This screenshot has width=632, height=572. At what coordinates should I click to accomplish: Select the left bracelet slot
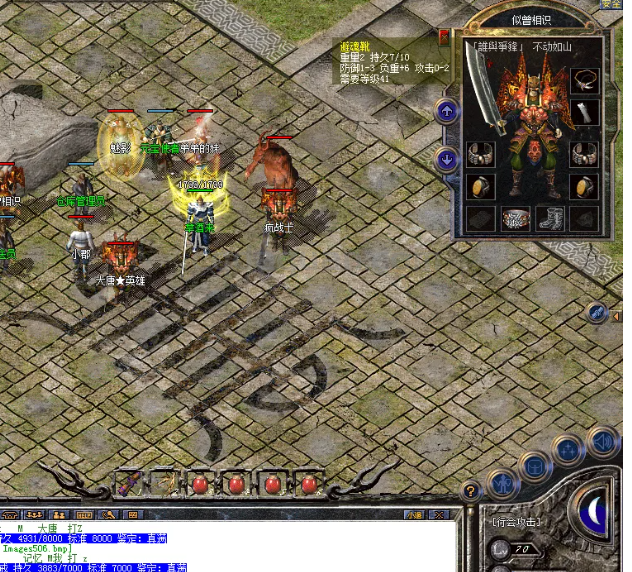pyautogui.click(x=481, y=154)
